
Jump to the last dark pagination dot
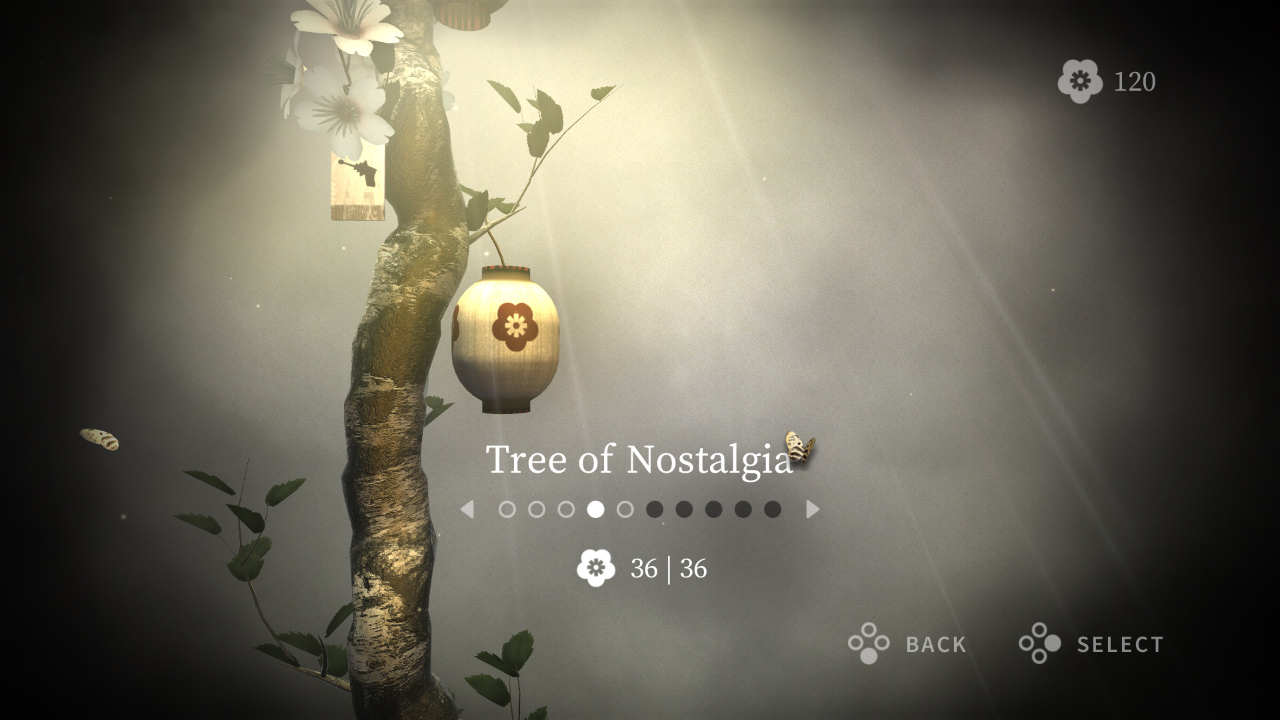[770, 510]
